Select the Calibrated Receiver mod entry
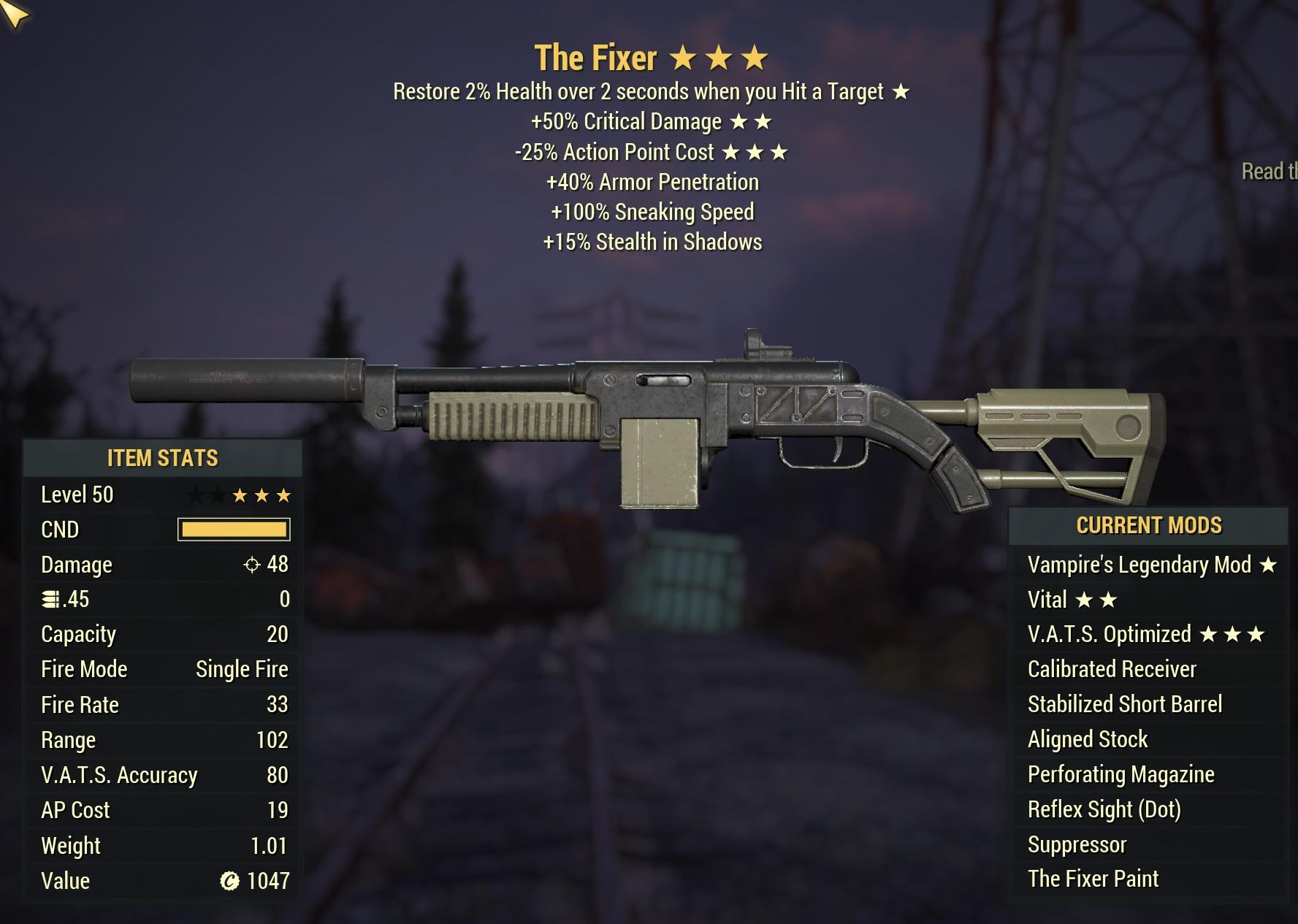The height and width of the screenshot is (924, 1298). (x=1113, y=669)
